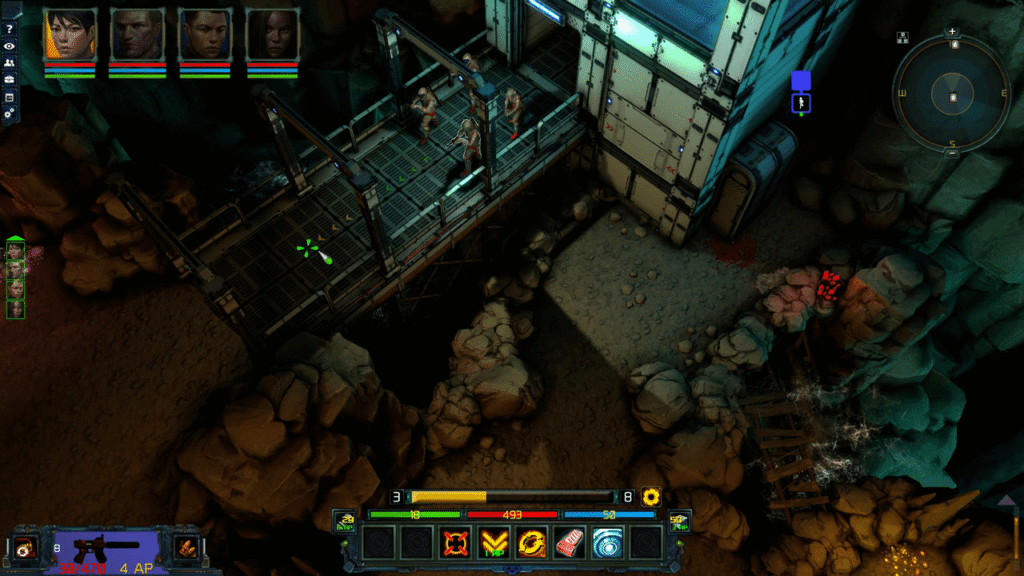Toggle the eye visibility icon

[x=9, y=46]
